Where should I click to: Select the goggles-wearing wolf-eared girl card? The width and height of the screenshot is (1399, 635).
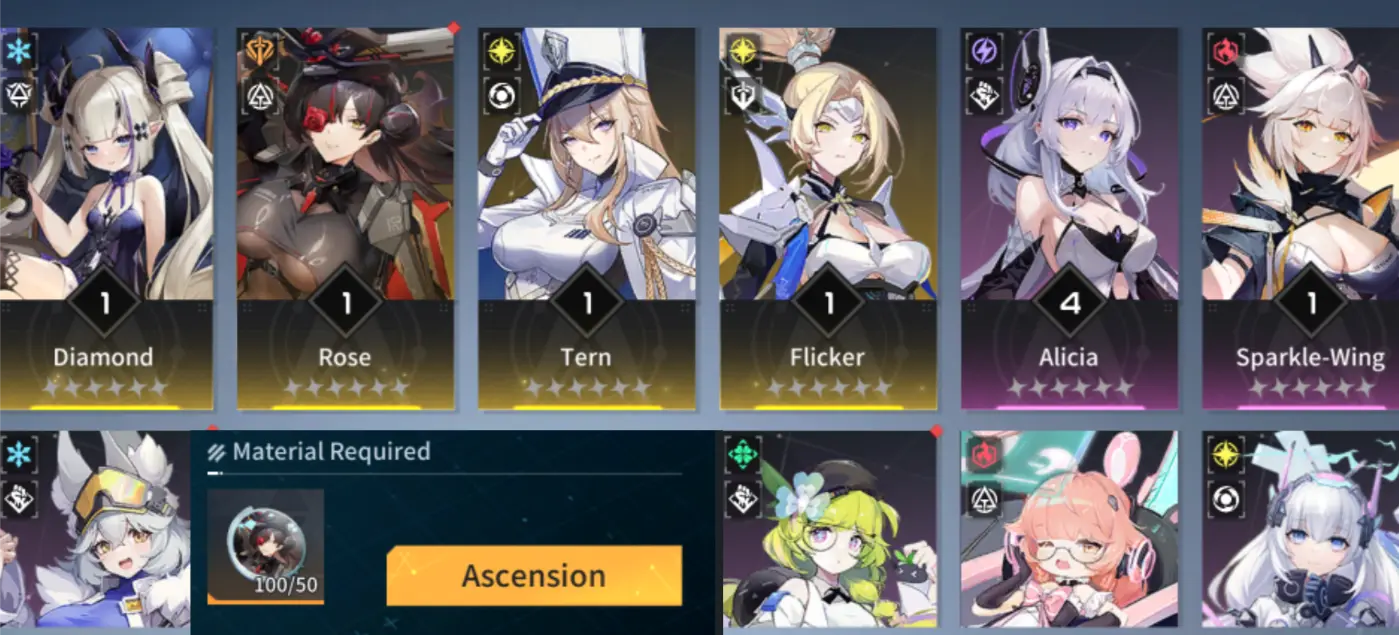95,535
